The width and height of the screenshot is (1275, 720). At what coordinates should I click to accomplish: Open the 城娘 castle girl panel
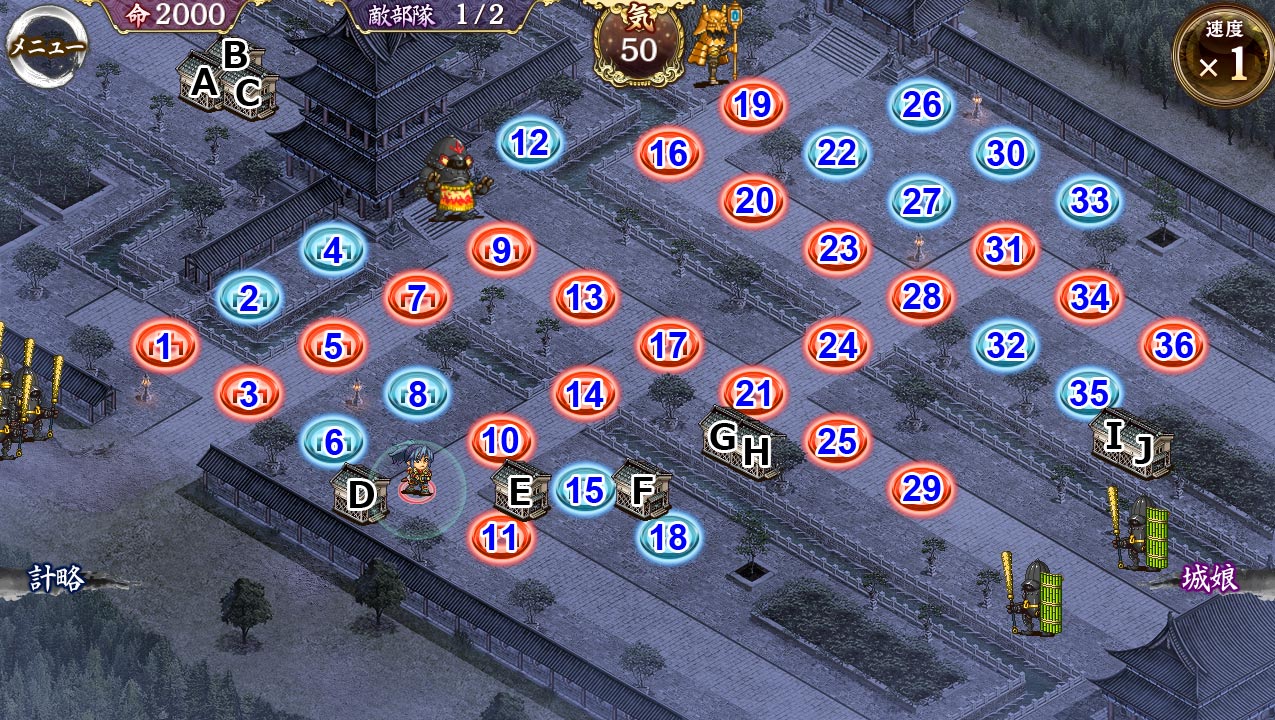click(x=1210, y=578)
